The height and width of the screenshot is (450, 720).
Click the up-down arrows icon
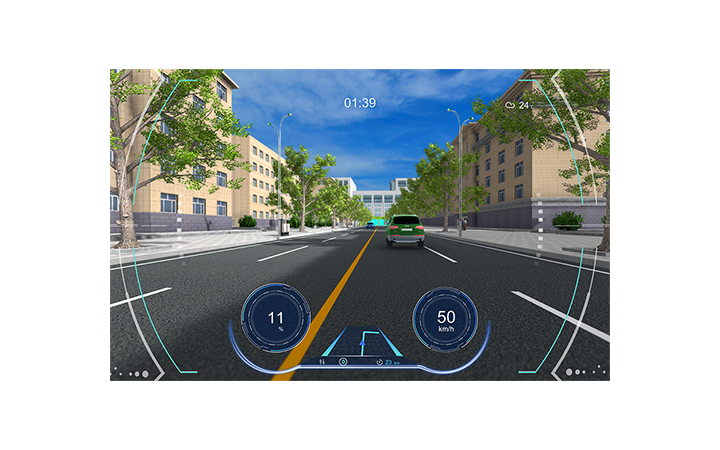(321, 361)
